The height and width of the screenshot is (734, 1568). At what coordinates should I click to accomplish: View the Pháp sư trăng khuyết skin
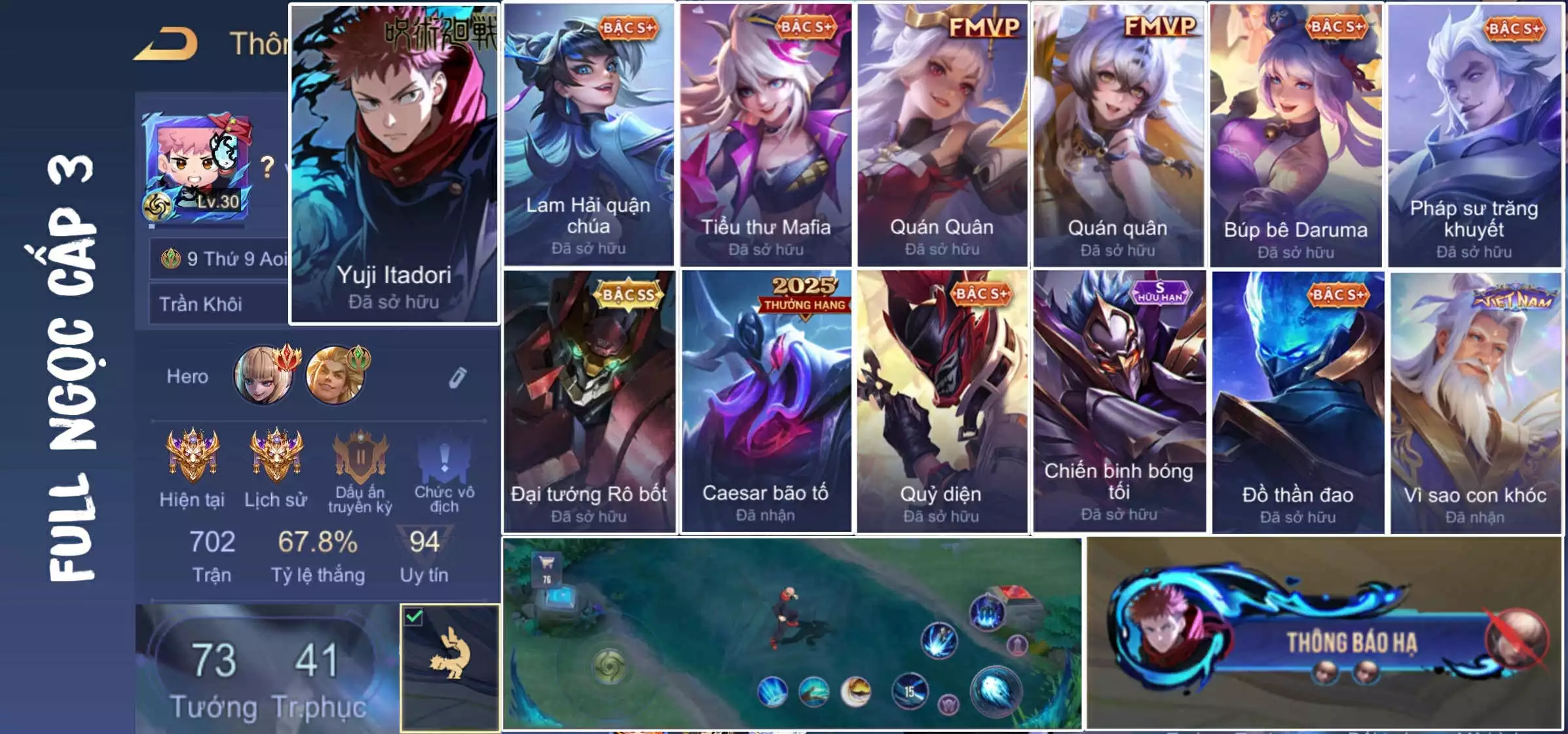1474,135
